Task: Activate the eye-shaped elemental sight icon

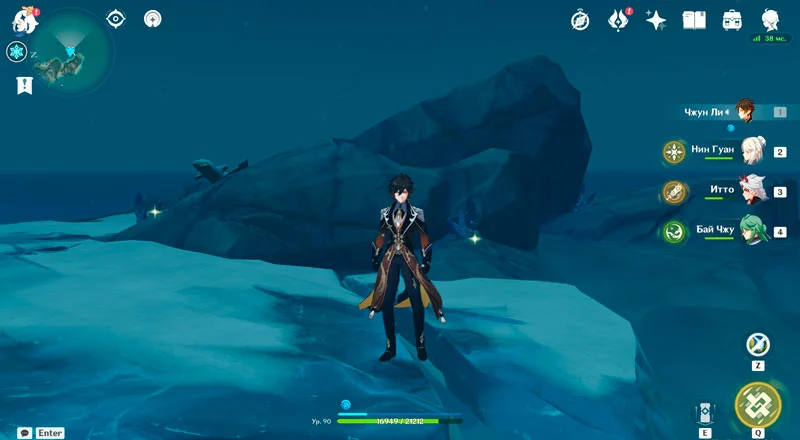Action: click(x=116, y=18)
